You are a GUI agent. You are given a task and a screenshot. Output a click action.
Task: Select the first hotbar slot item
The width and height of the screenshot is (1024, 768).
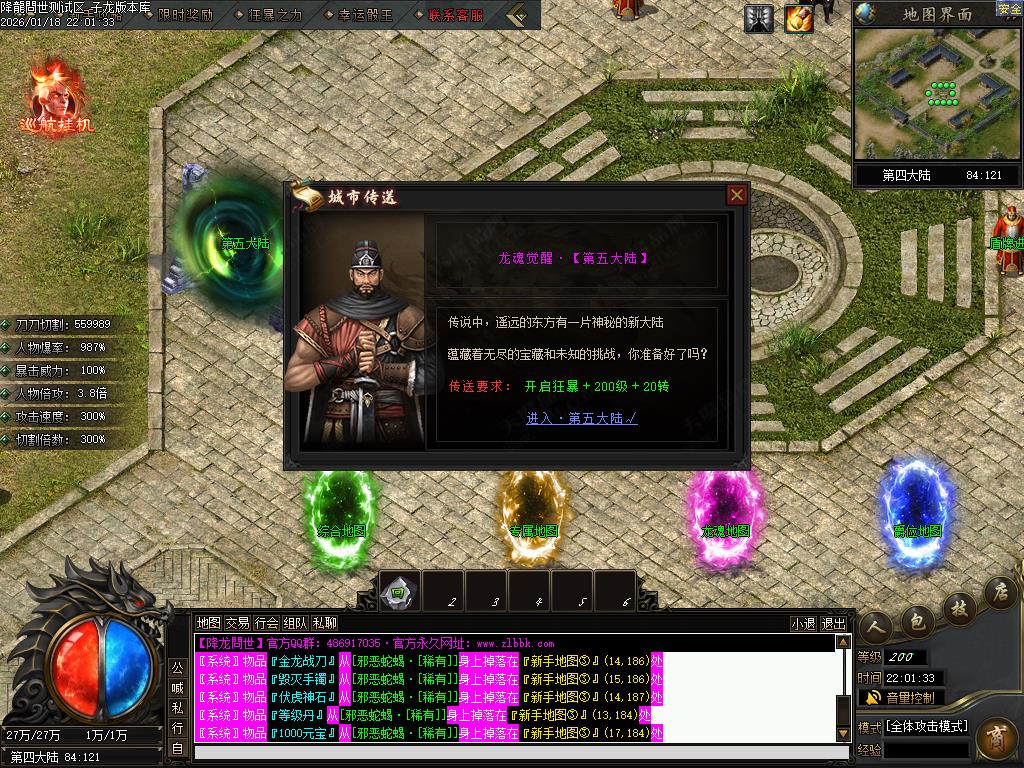tap(399, 591)
